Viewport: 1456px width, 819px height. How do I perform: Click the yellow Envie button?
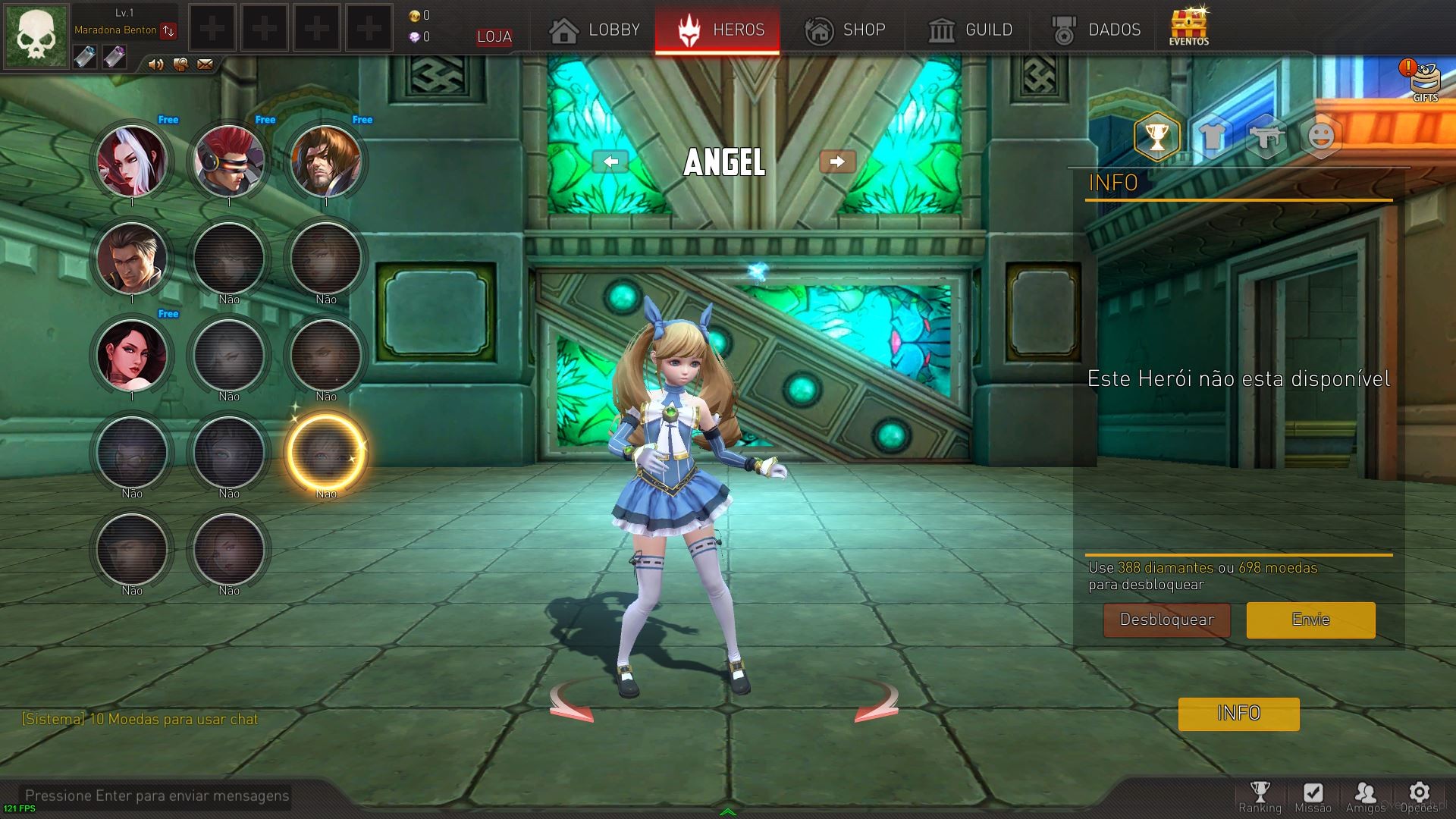point(1310,620)
